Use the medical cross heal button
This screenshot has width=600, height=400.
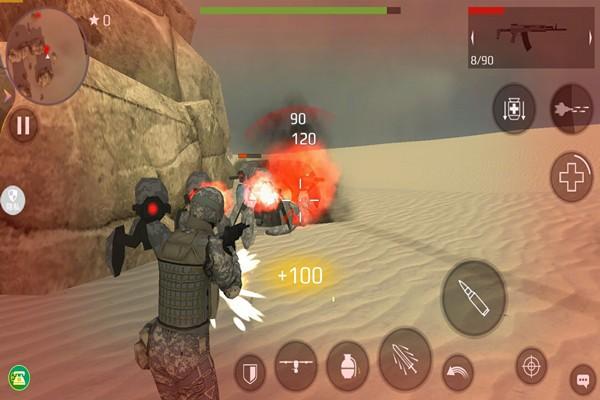click(572, 178)
